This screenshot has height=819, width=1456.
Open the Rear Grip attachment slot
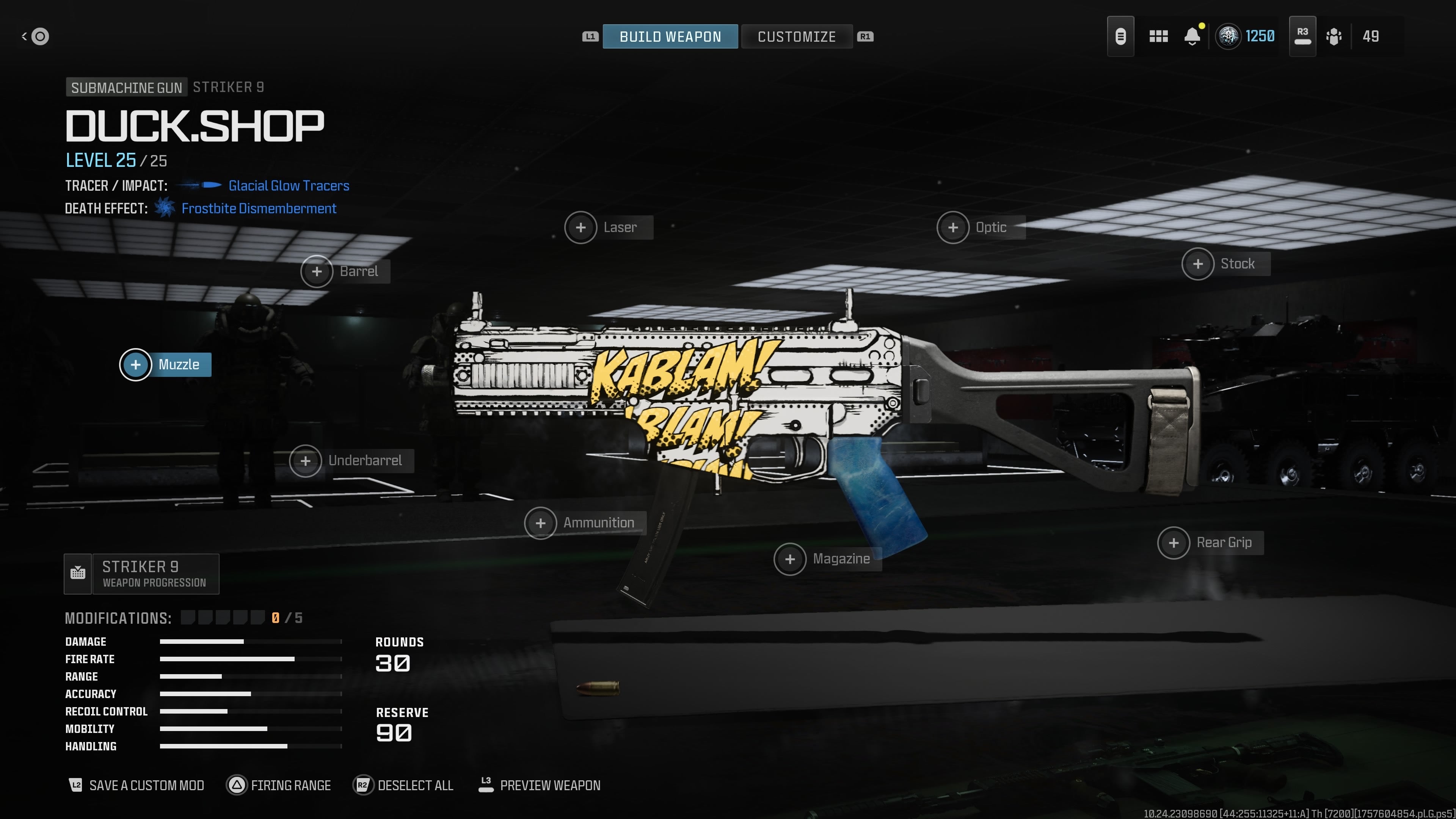(1174, 543)
